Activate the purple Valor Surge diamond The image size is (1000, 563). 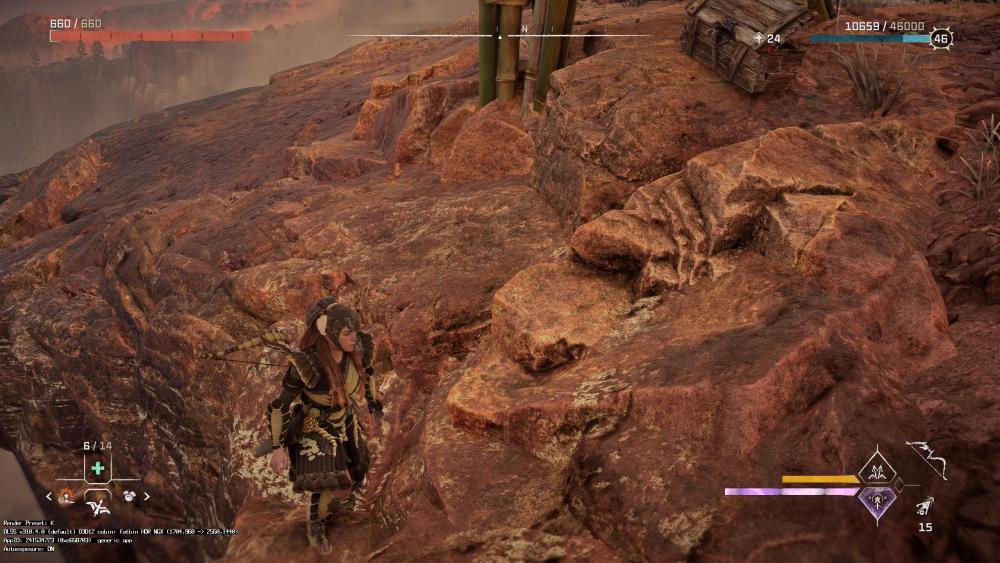877,501
